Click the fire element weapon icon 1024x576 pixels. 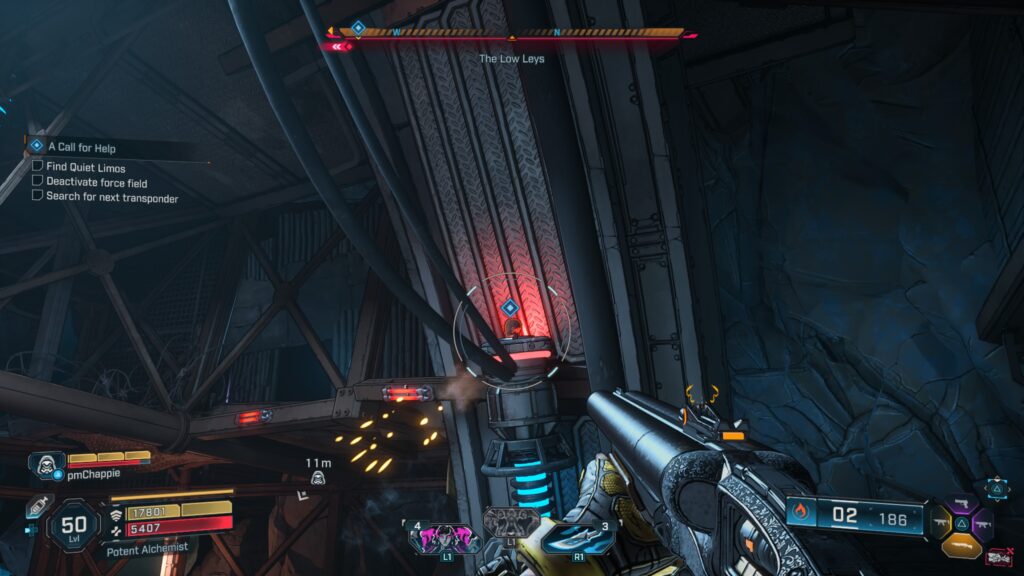point(800,514)
